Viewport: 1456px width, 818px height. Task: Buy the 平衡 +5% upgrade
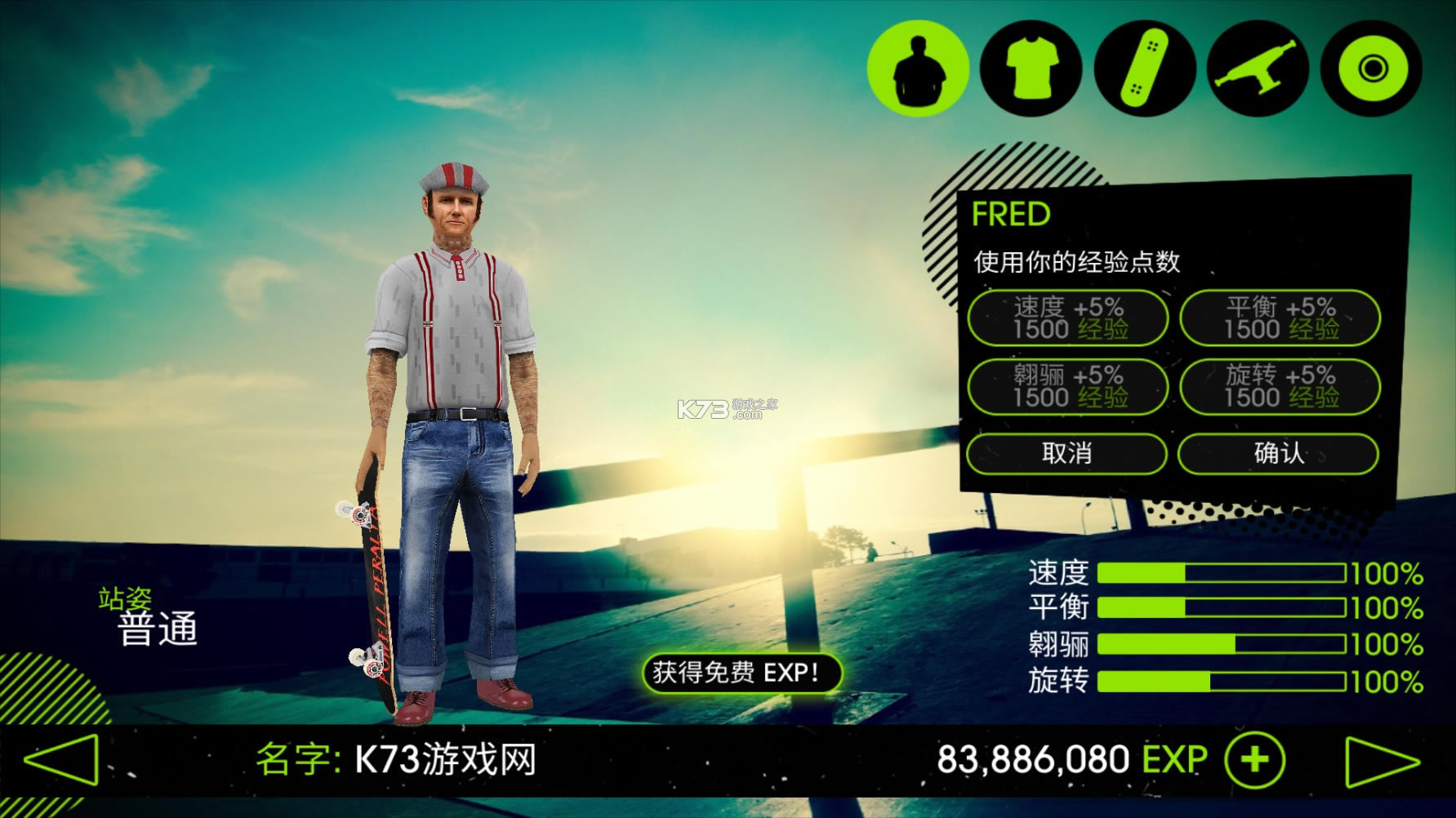[1280, 318]
